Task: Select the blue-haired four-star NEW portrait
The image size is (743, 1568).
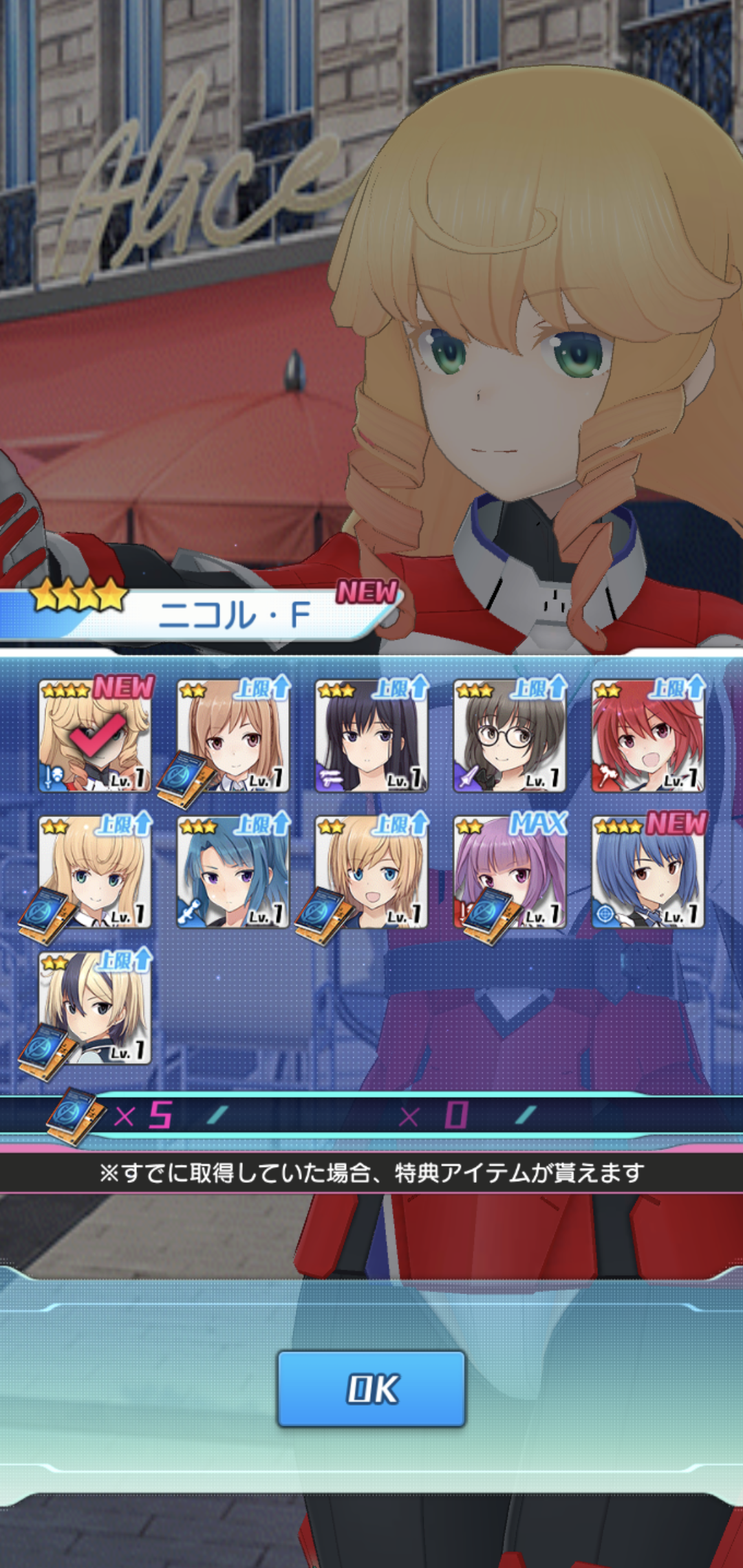Action: [x=648, y=872]
